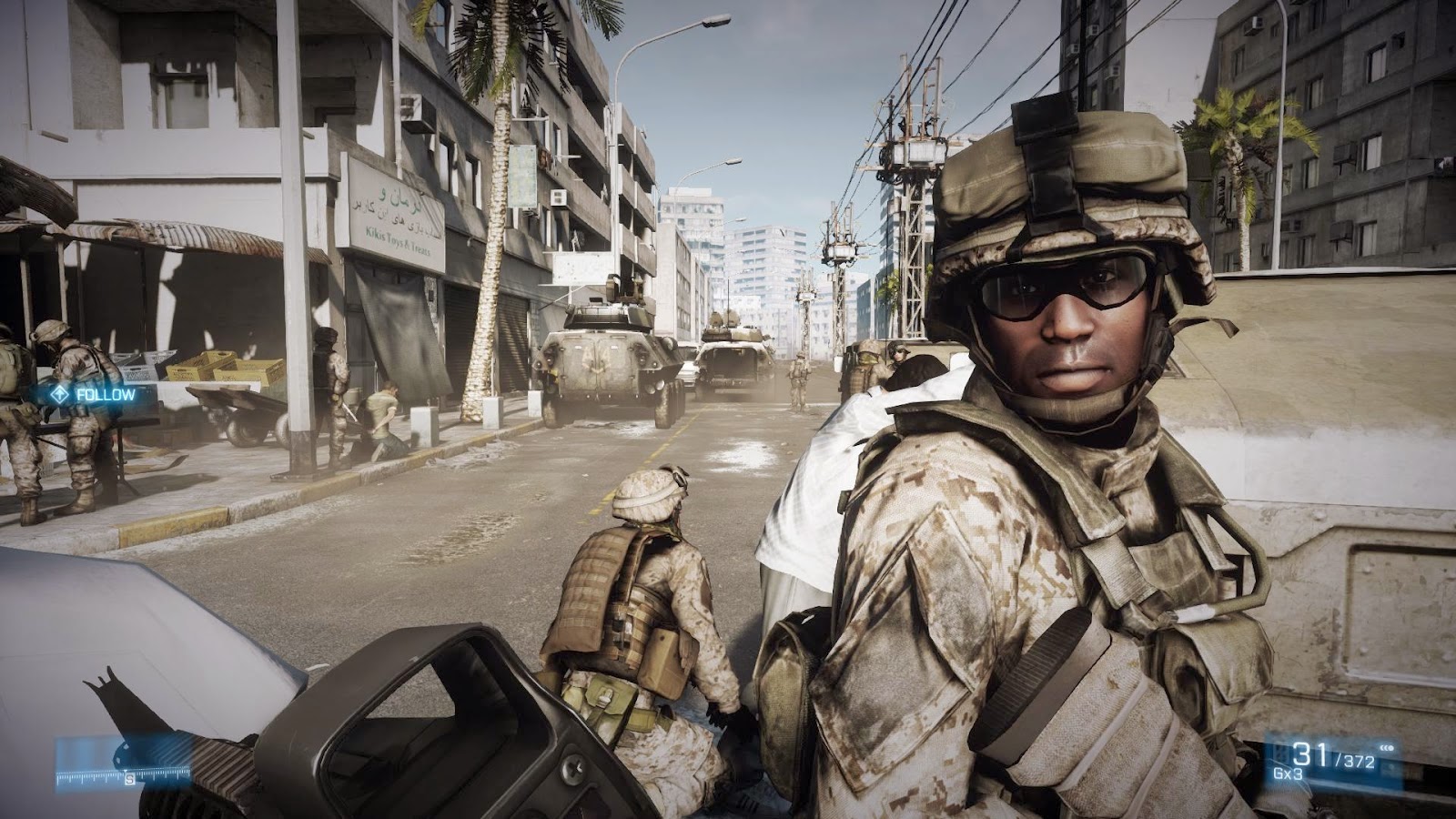
Task: Click the fire-mode indicator next to ammo count
Action: [1387, 748]
